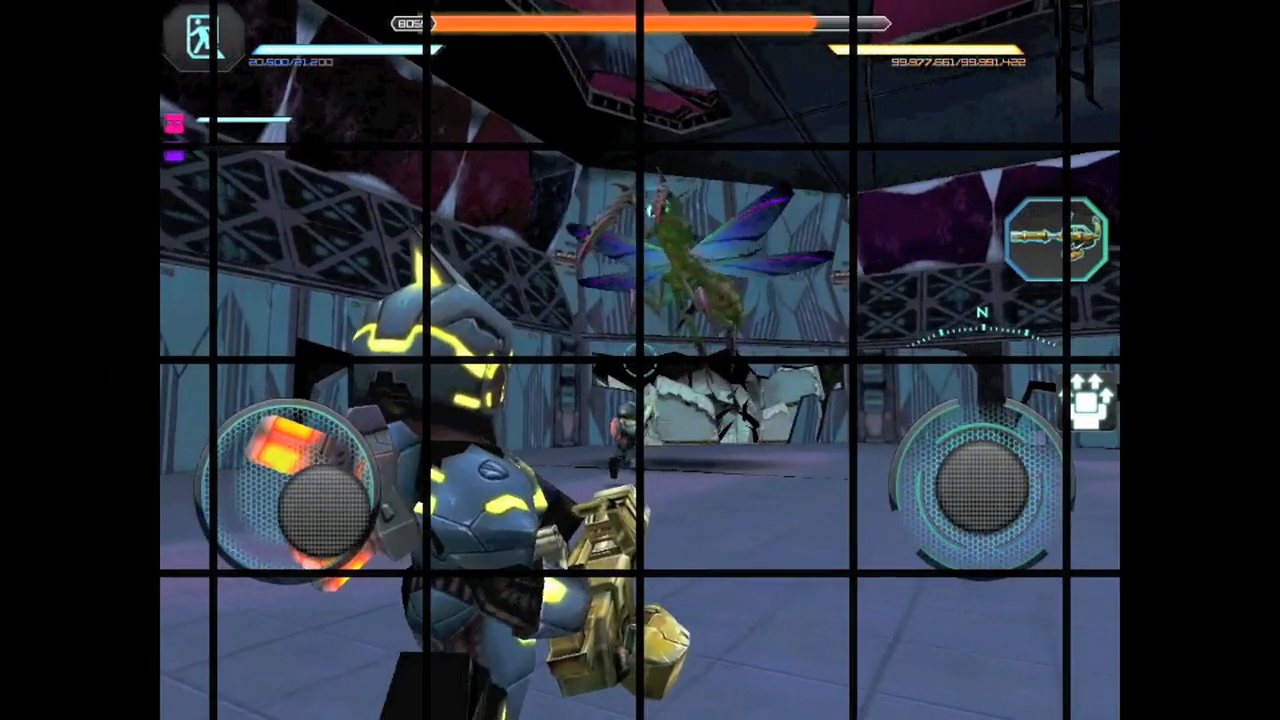Expand the boss health readout showing 99,977,661
The height and width of the screenshot is (720, 1280).
pos(955,62)
